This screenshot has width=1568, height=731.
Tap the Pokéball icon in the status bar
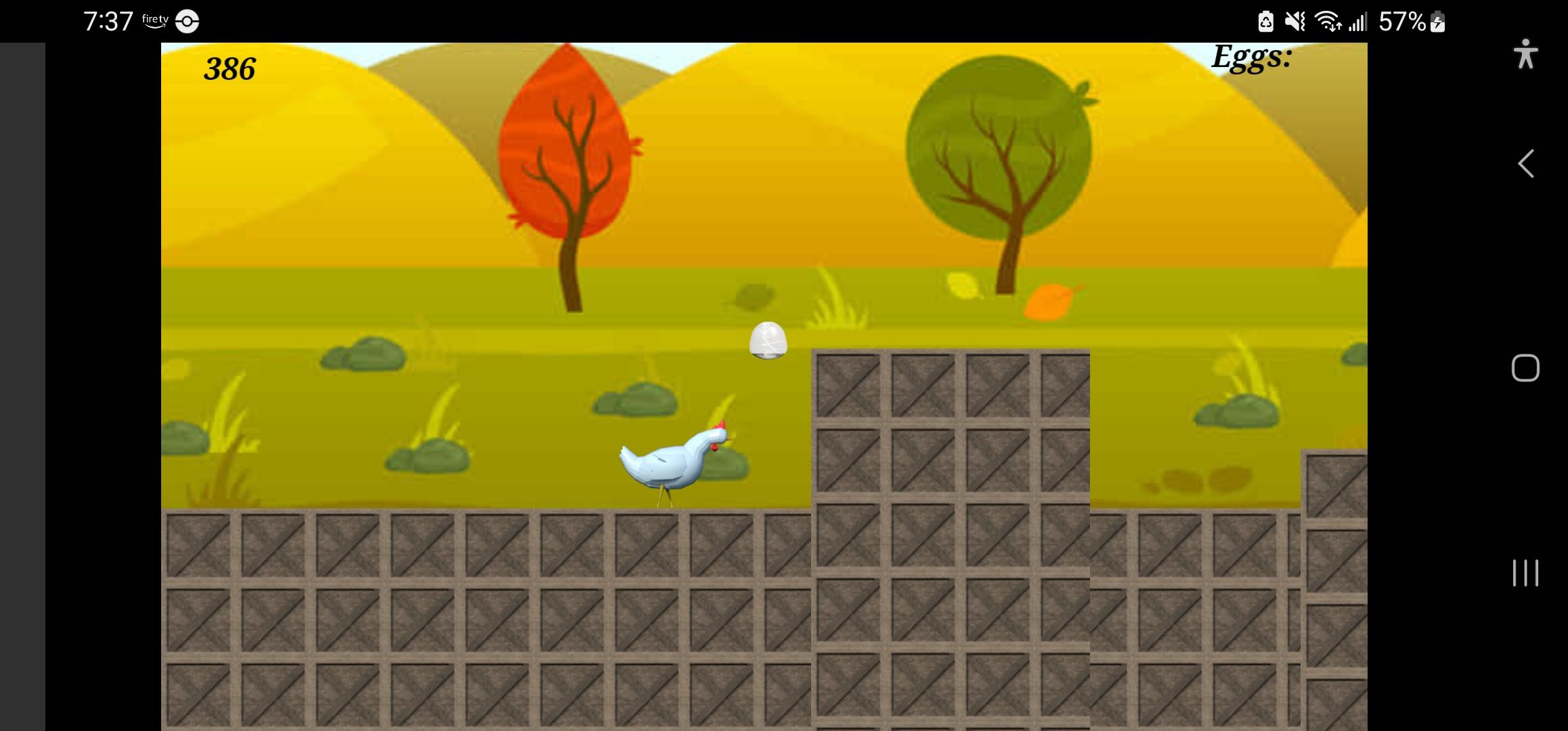point(186,21)
